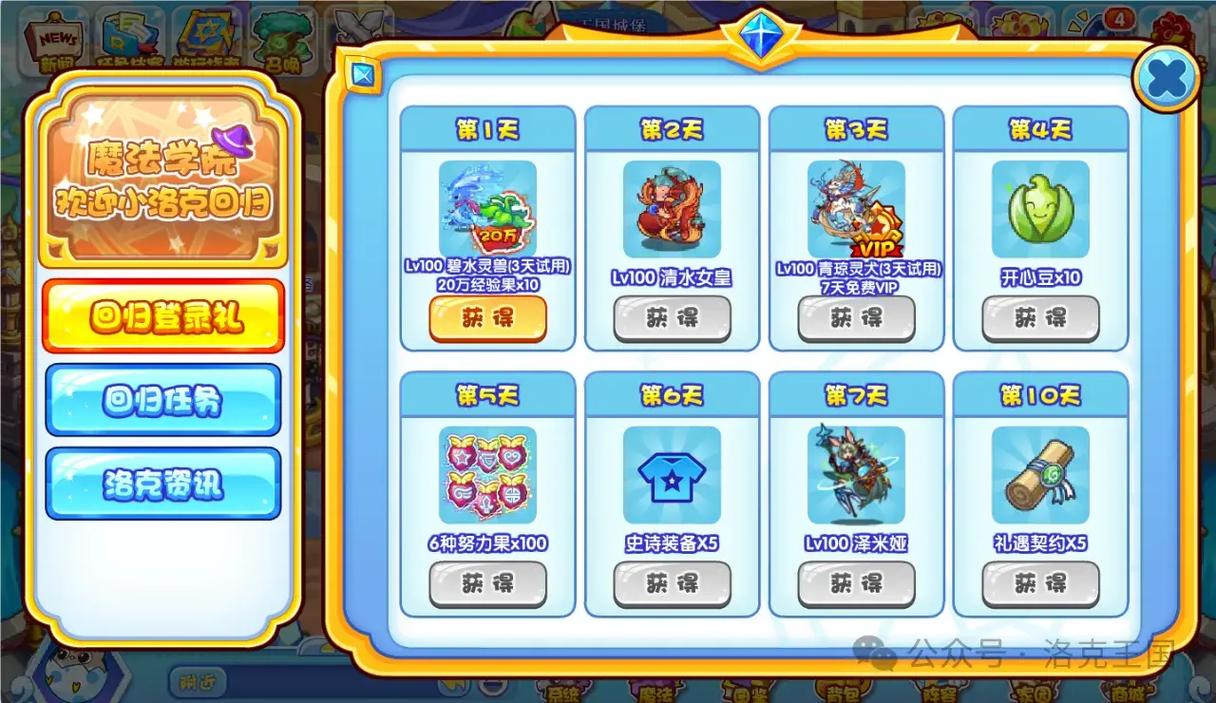Select the 回归登录礼 tab
The image size is (1216, 703).
[163, 317]
